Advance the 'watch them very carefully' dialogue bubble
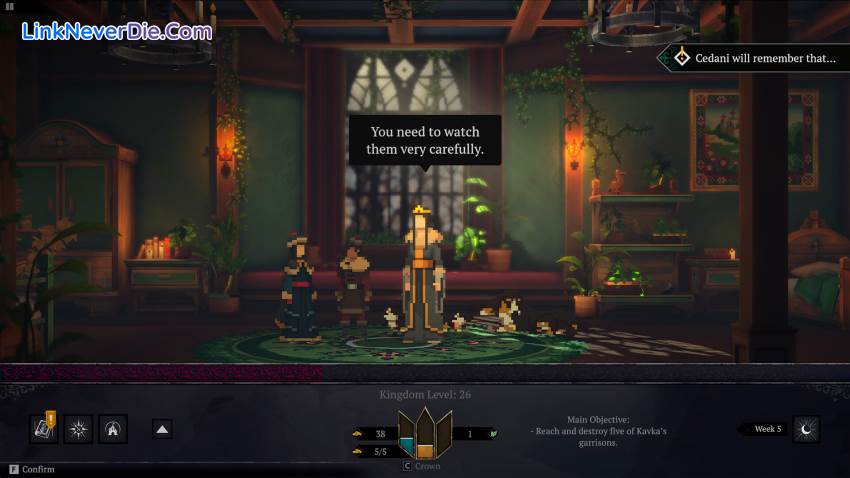The image size is (850, 478). [424, 140]
